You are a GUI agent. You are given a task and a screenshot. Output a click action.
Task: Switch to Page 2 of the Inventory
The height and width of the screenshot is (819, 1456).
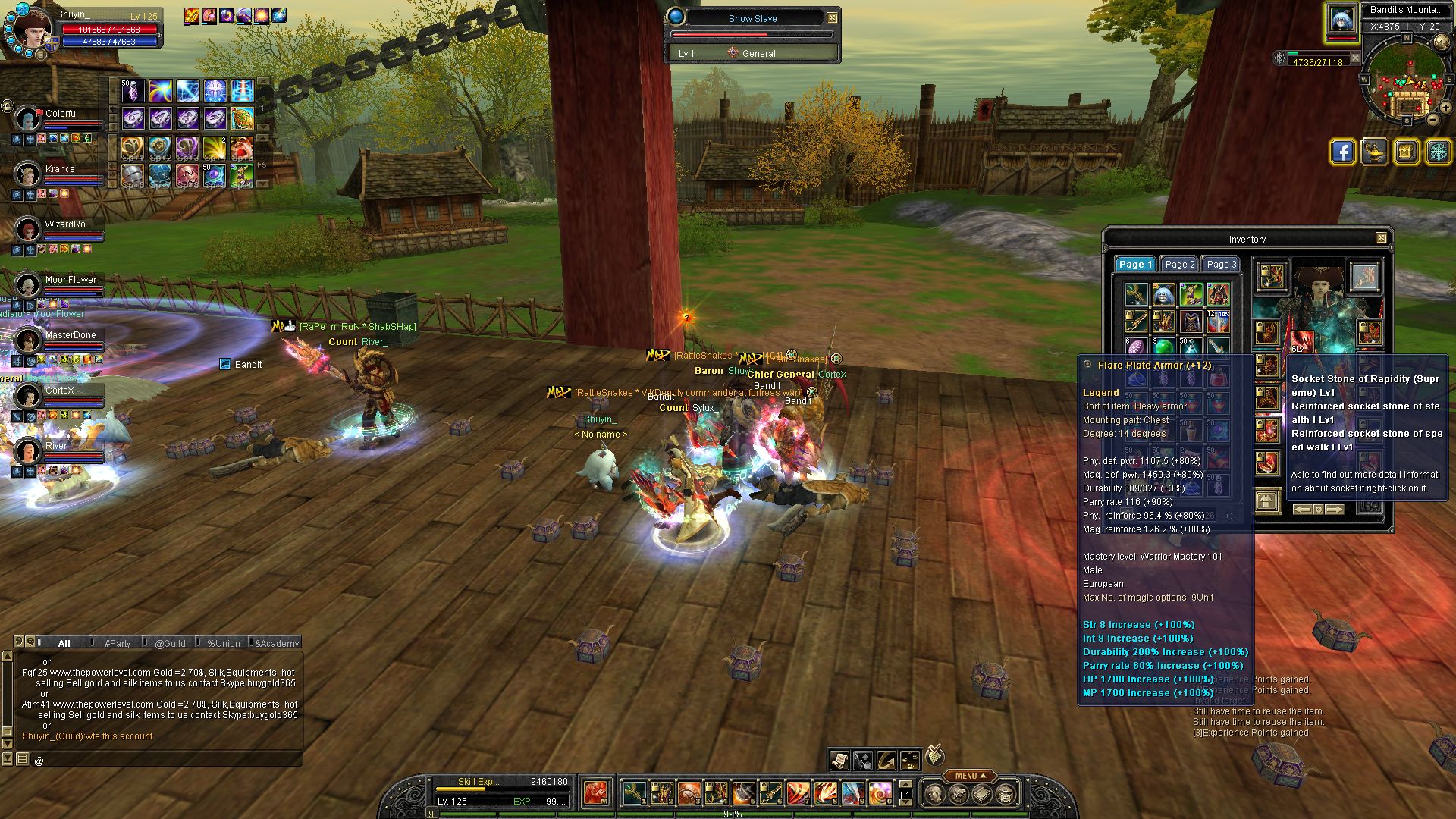(1178, 264)
